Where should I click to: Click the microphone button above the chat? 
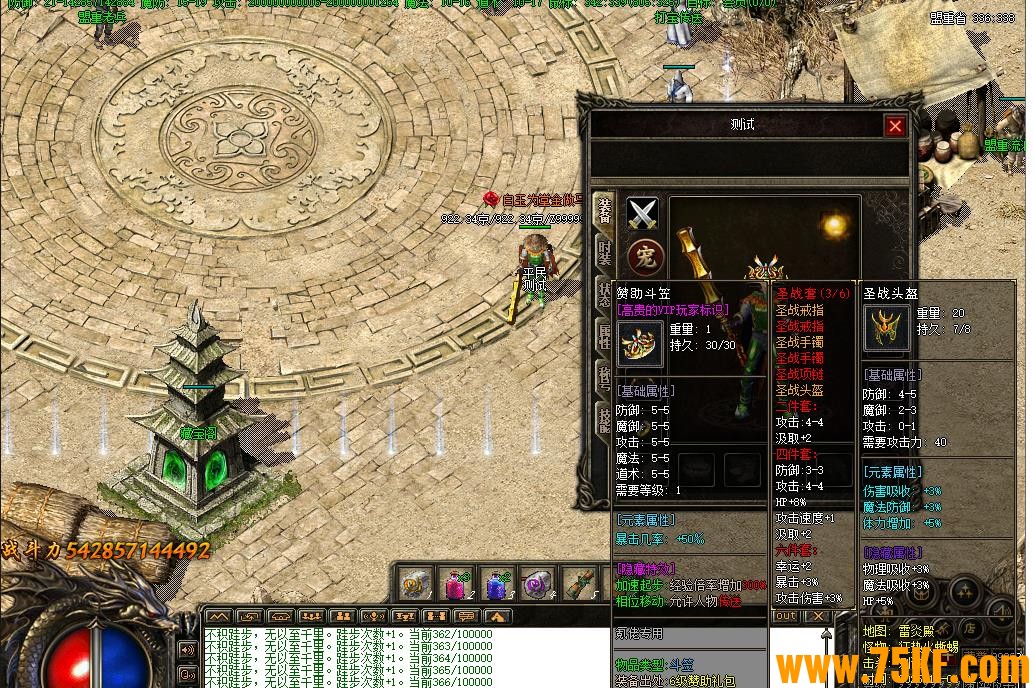pyautogui.click(x=373, y=617)
